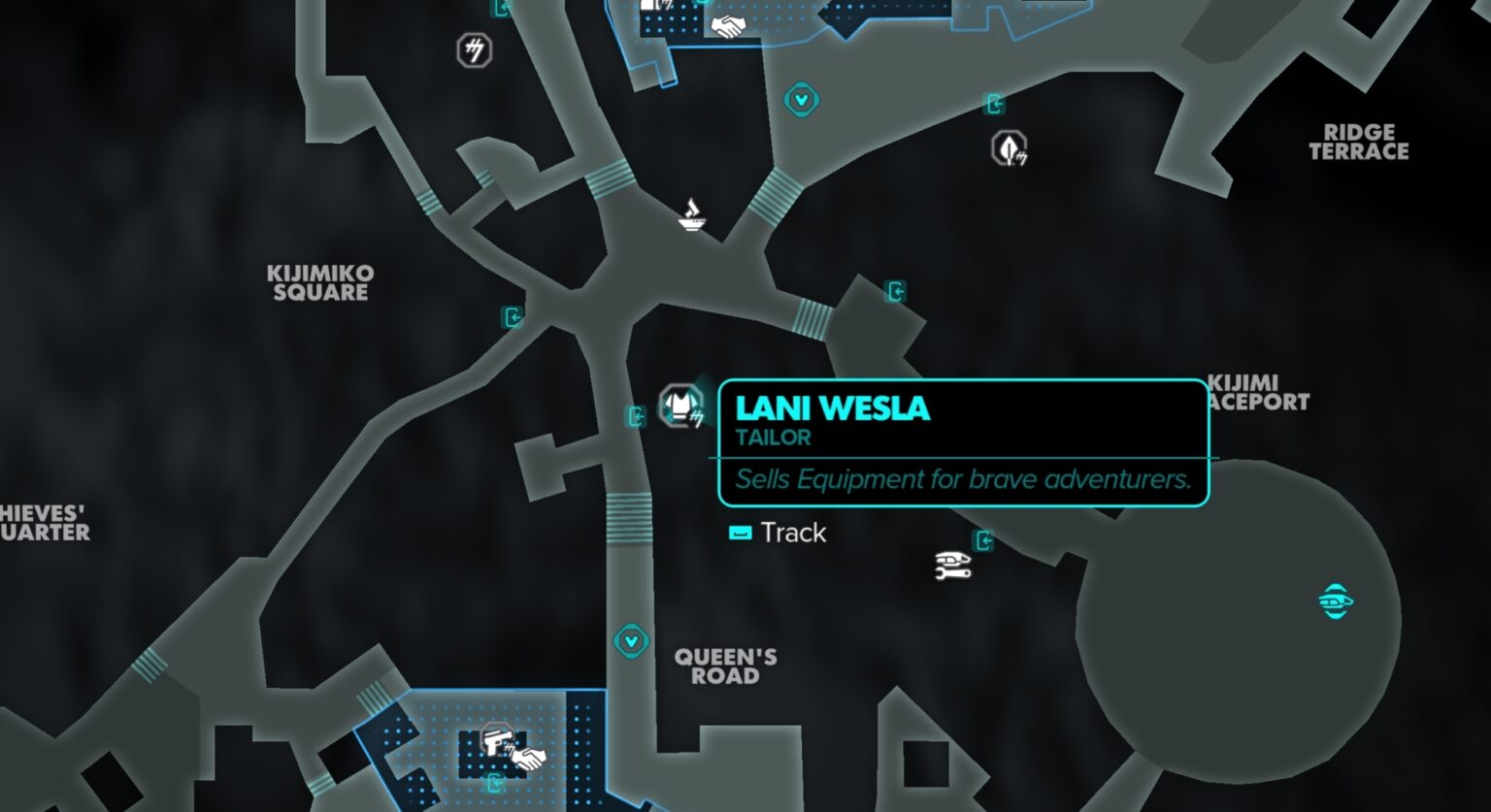1491x812 pixels.
Task: Click the circular speeder garage icon on the right
Action: click(x=1337, y=601)
